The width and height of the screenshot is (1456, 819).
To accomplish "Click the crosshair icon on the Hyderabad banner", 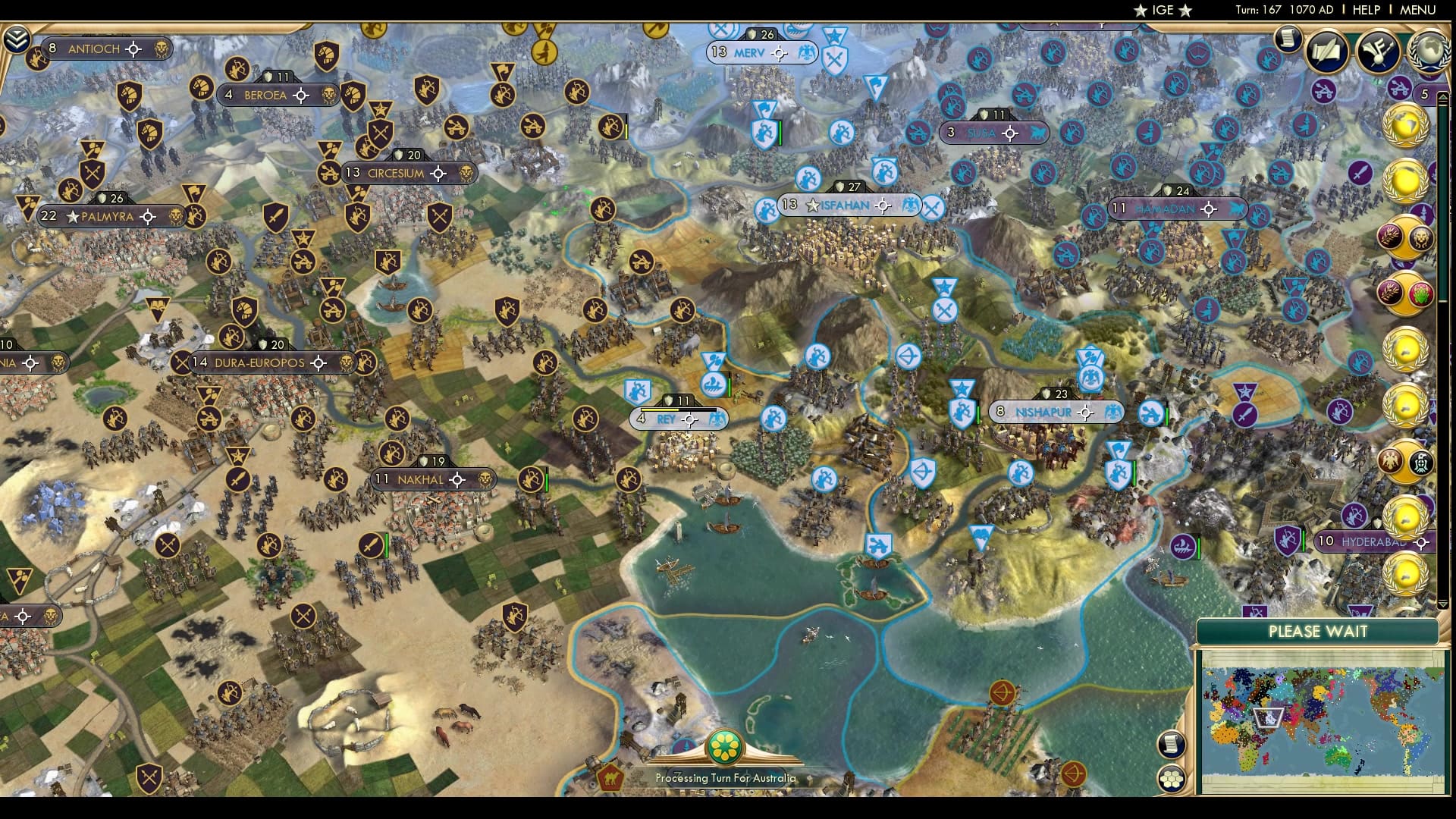I will coord(1420,541).
